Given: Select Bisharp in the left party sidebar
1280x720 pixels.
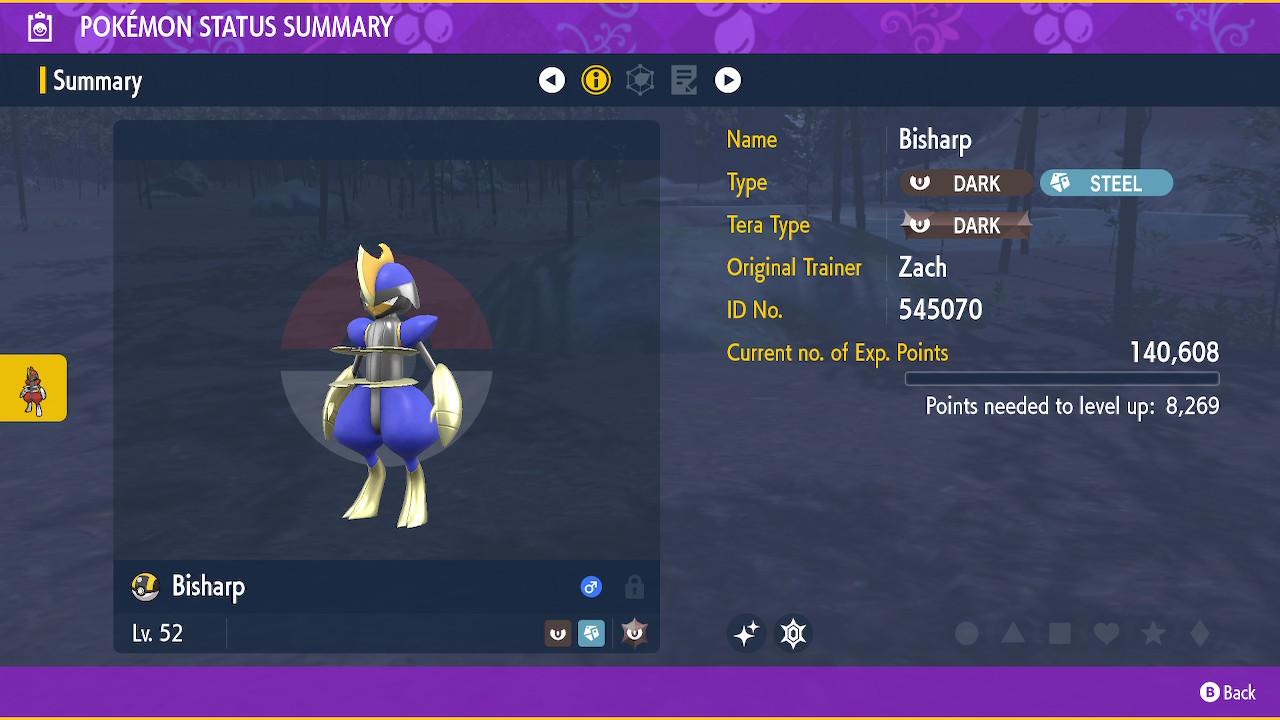Looking at the screenshot, I should tap(33, 389).
